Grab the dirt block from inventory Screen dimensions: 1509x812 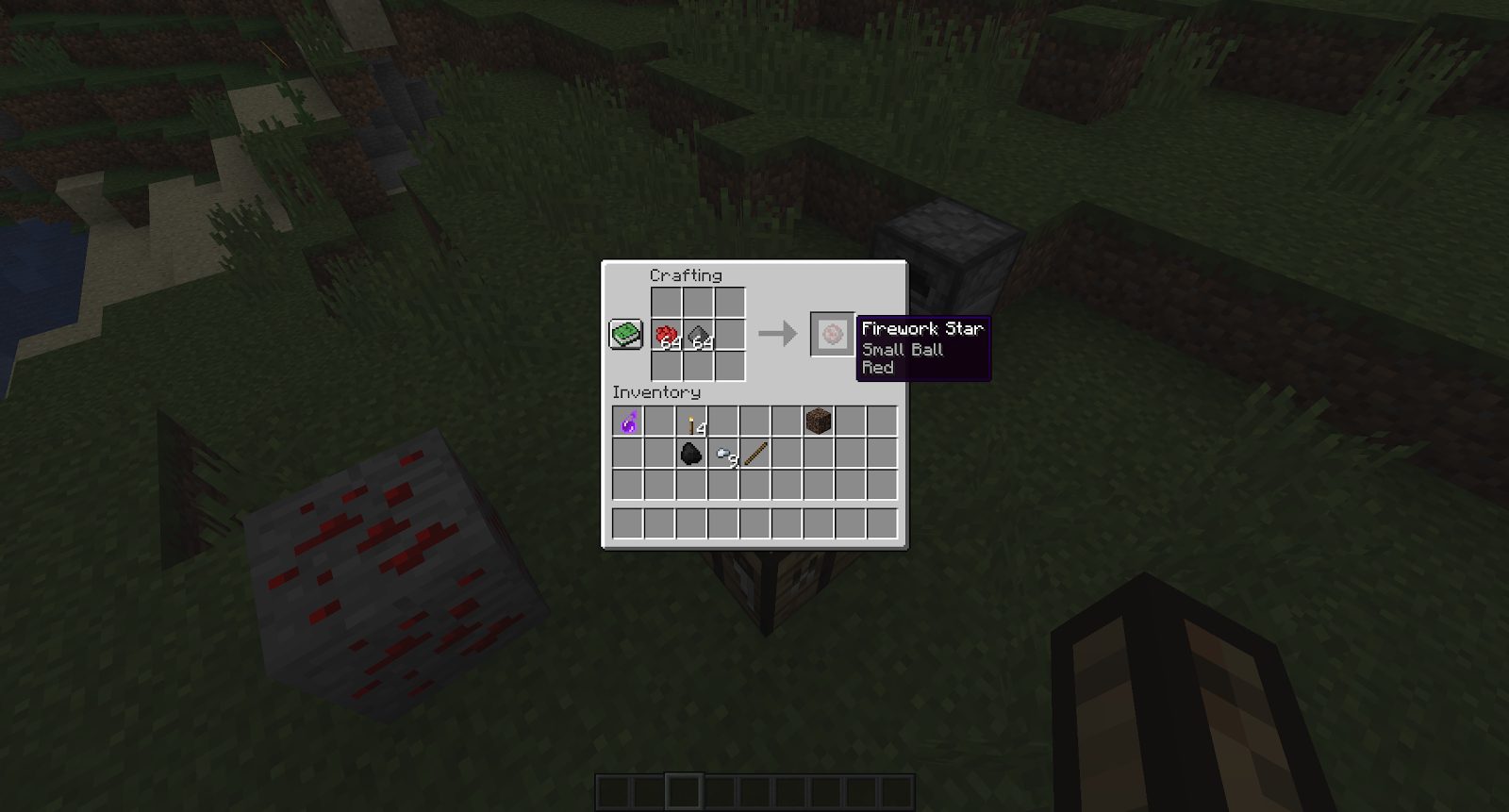[x=820, y=422]
